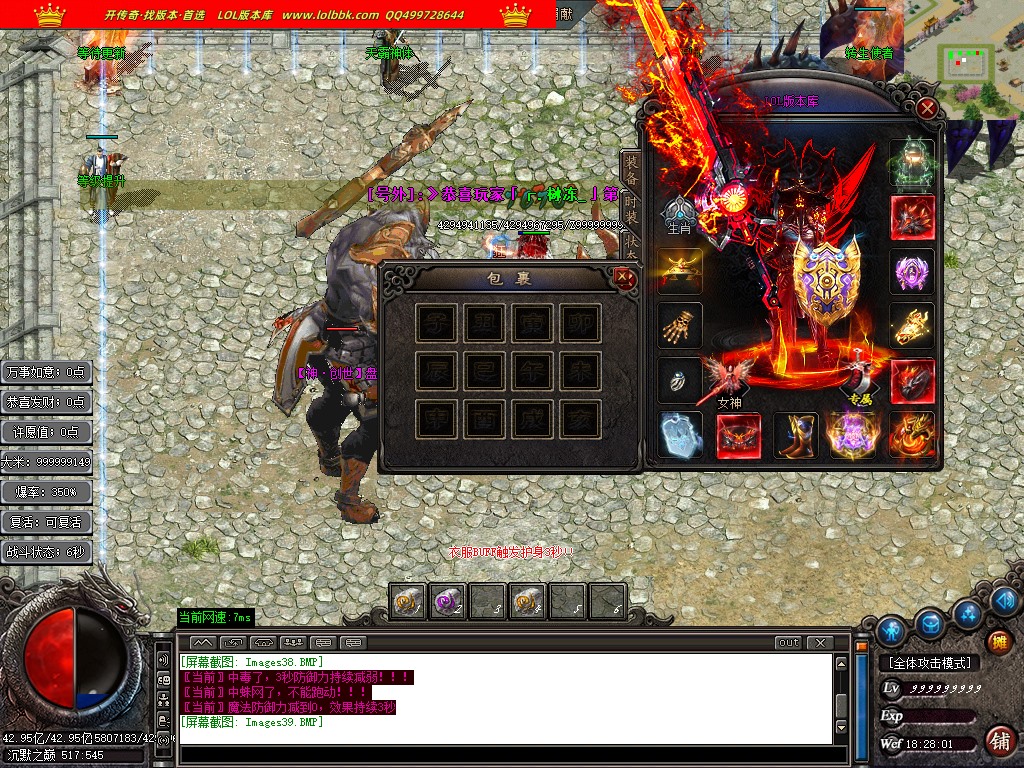Select the silver ring equipment slot
Screen dimensions: 1024x768
pos(680,380)
